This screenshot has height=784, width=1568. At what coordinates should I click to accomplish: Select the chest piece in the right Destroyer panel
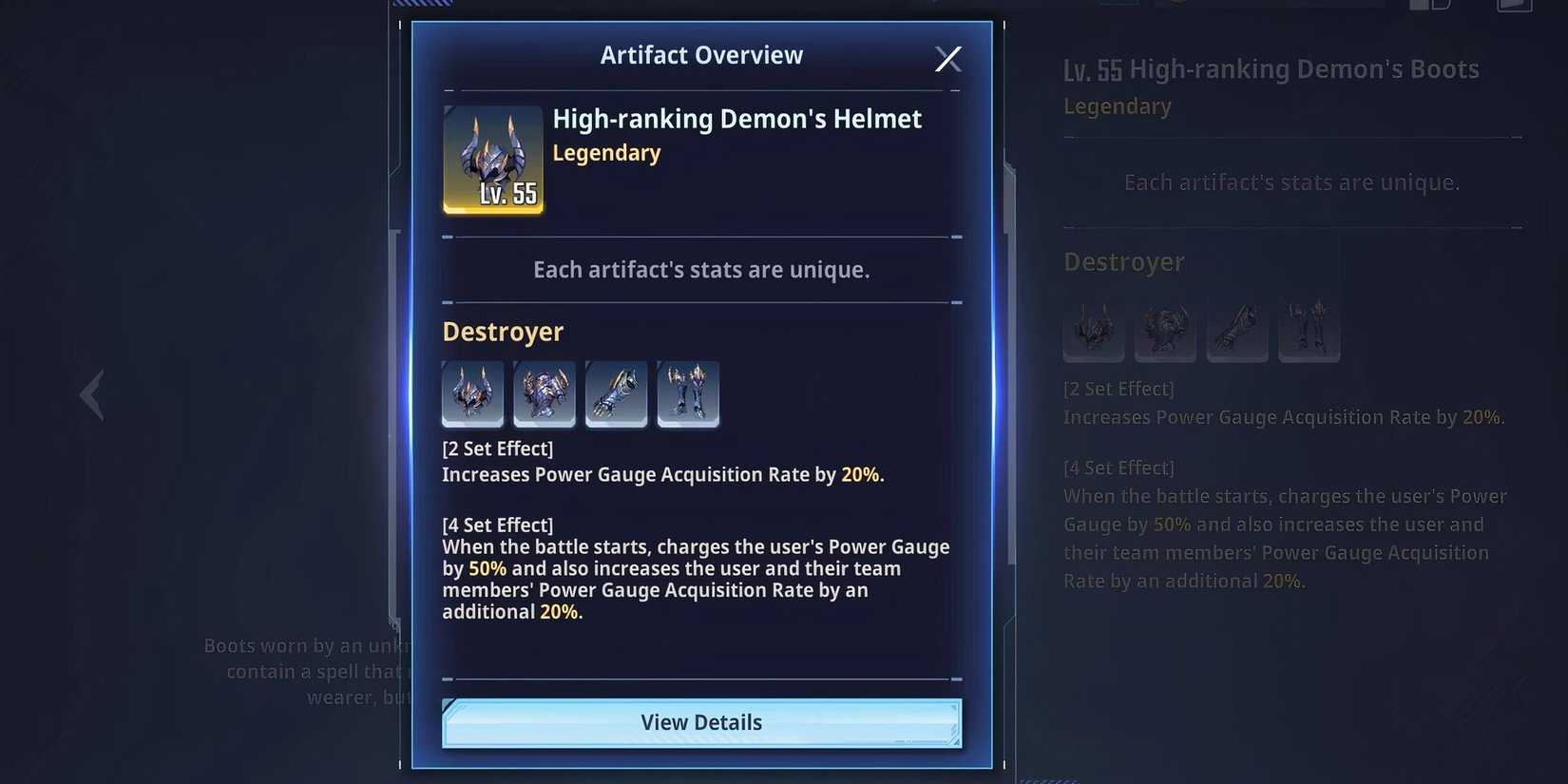pos(1165,330)
